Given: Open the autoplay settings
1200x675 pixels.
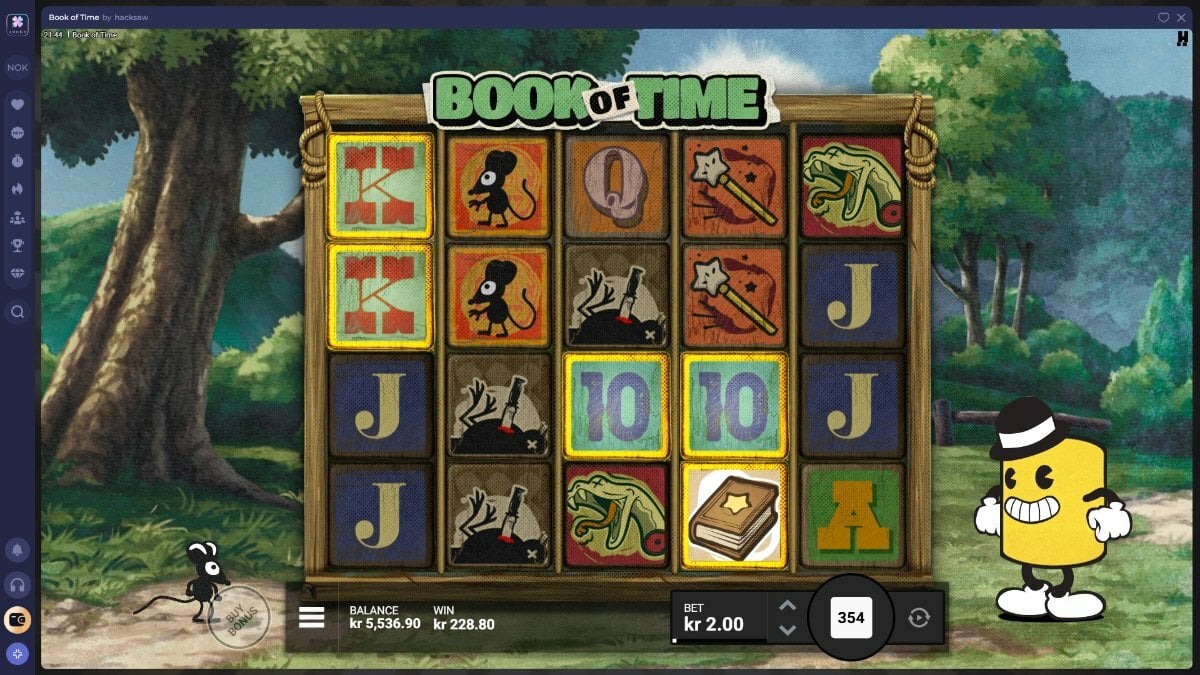Looking at the screenshot, I should tap(918, 618).
